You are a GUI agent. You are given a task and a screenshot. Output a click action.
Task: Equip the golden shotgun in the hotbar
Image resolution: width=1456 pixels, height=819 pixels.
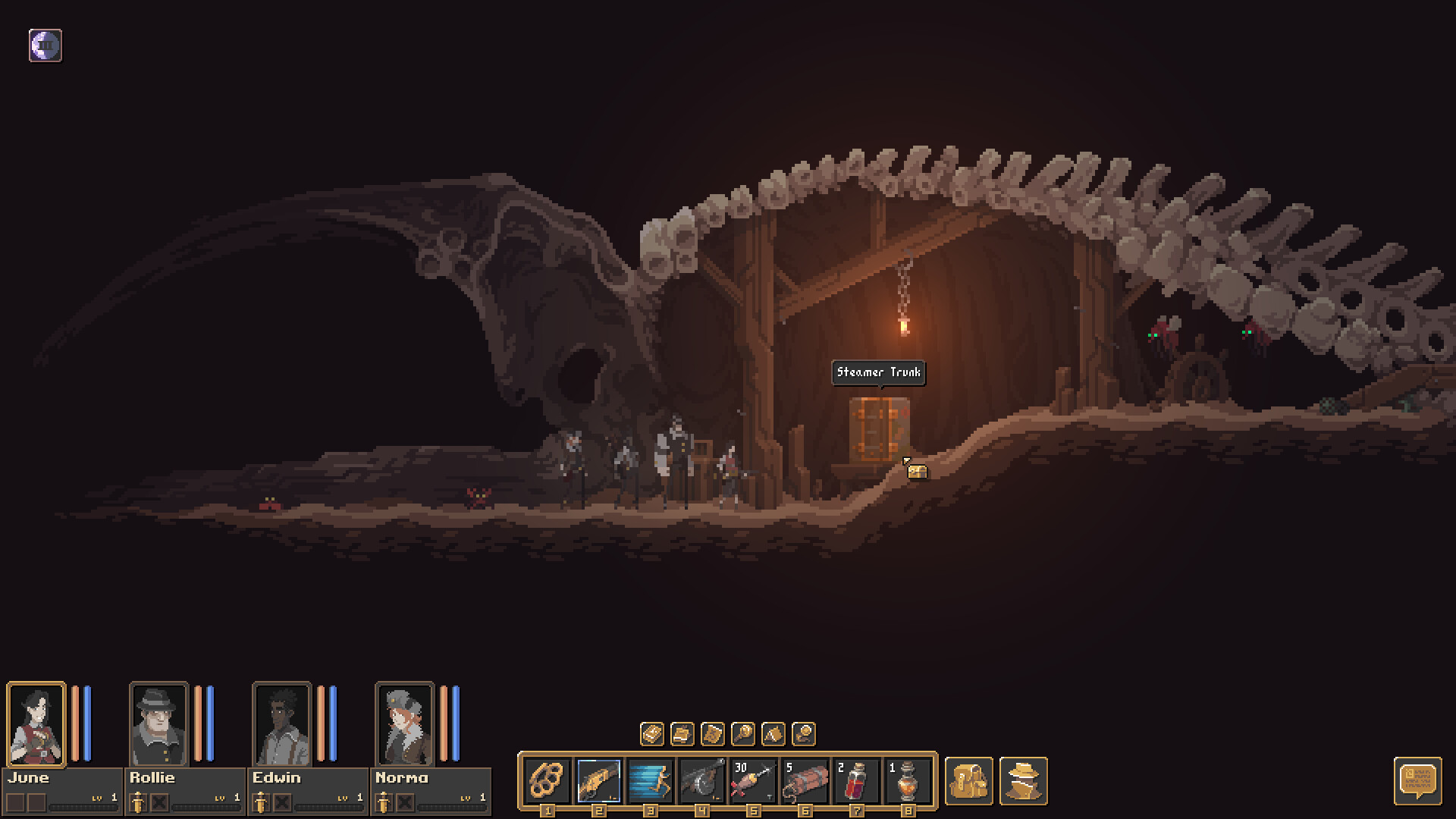click(599, 780)
